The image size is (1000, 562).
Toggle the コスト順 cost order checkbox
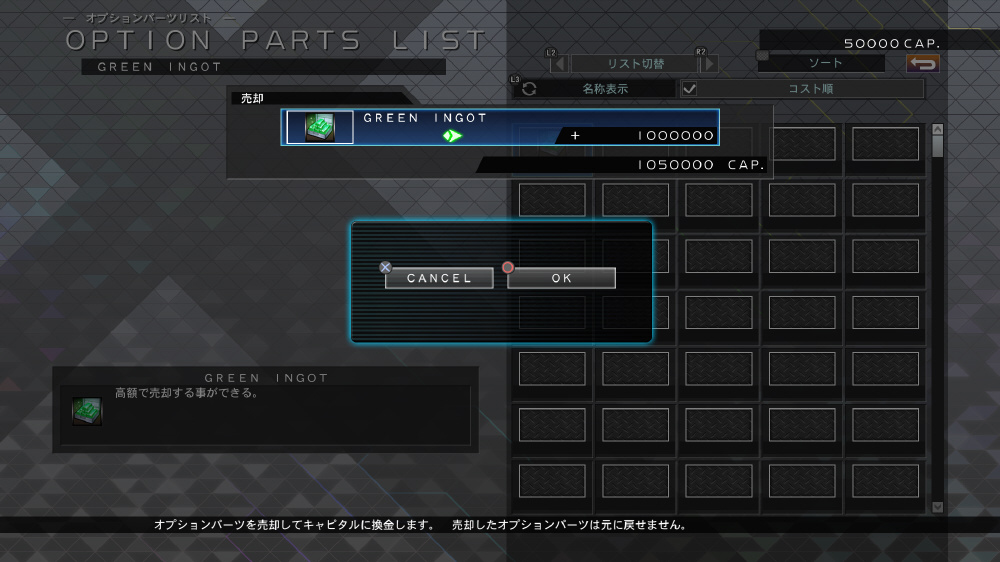[x=690, y=88]
